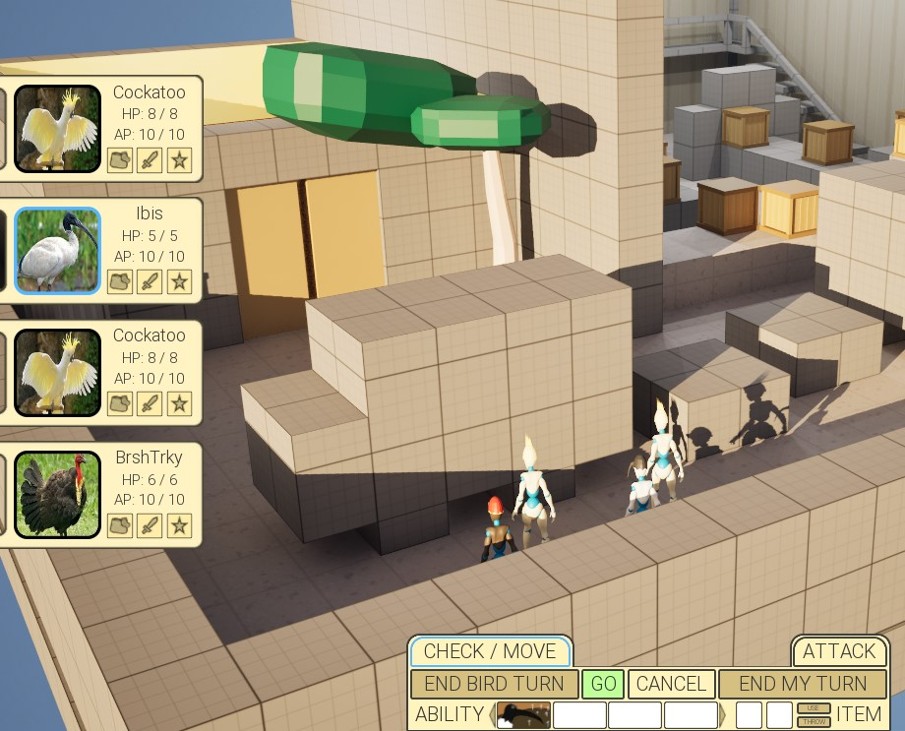
Task: Confirm the action with the green Go button
Action: 603,684
